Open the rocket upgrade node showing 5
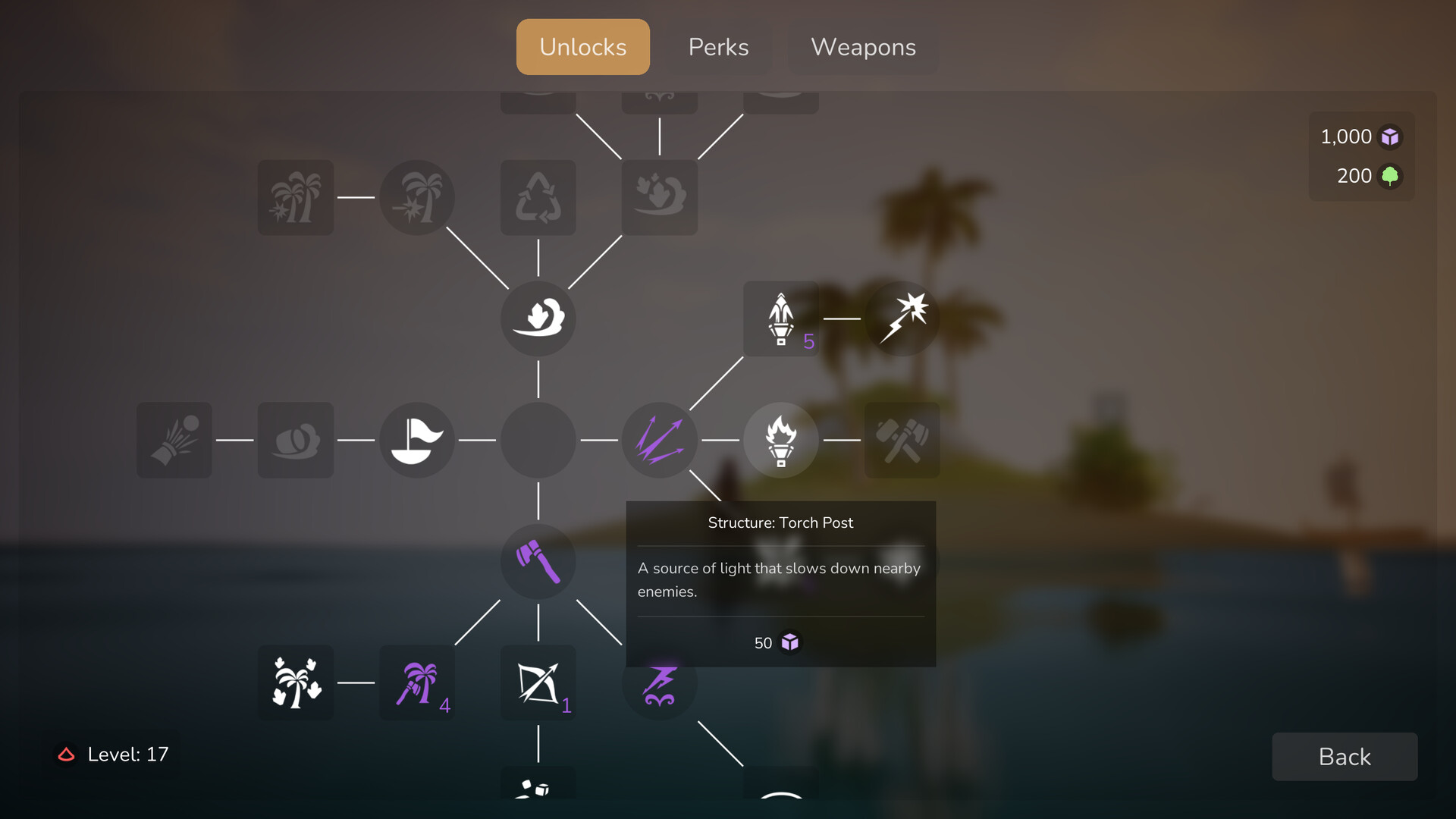Viewport: 1456px width, 819px height. point(780,318)
